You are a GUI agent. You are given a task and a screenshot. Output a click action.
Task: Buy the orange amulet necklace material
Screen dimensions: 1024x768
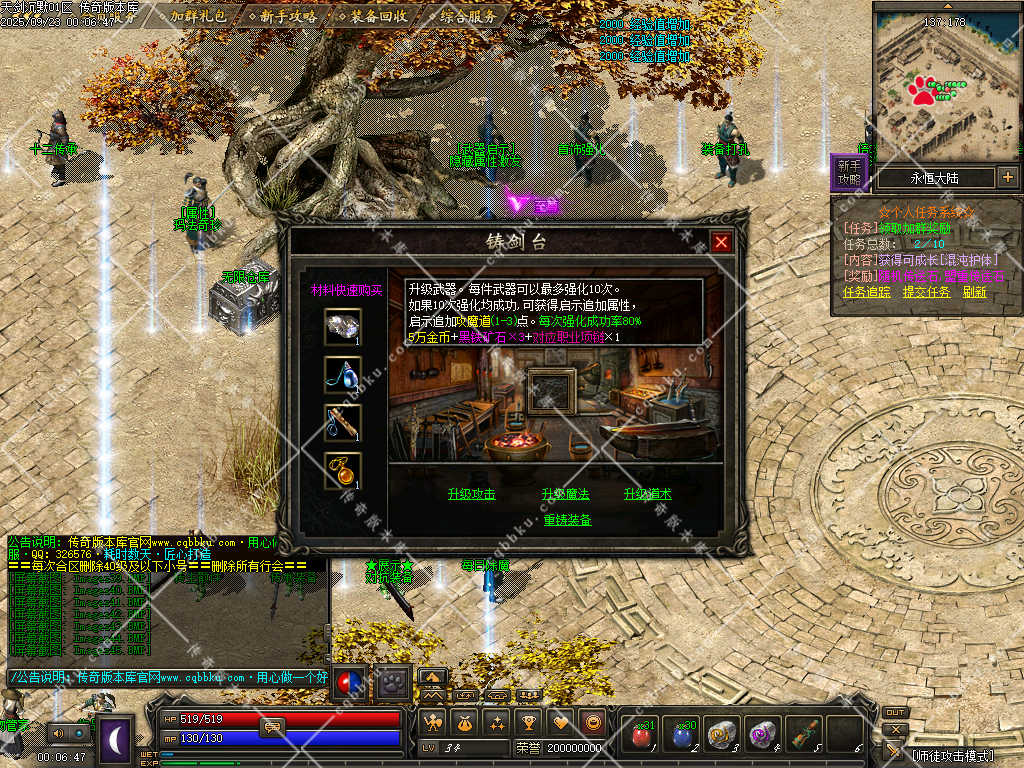point(343,470)
